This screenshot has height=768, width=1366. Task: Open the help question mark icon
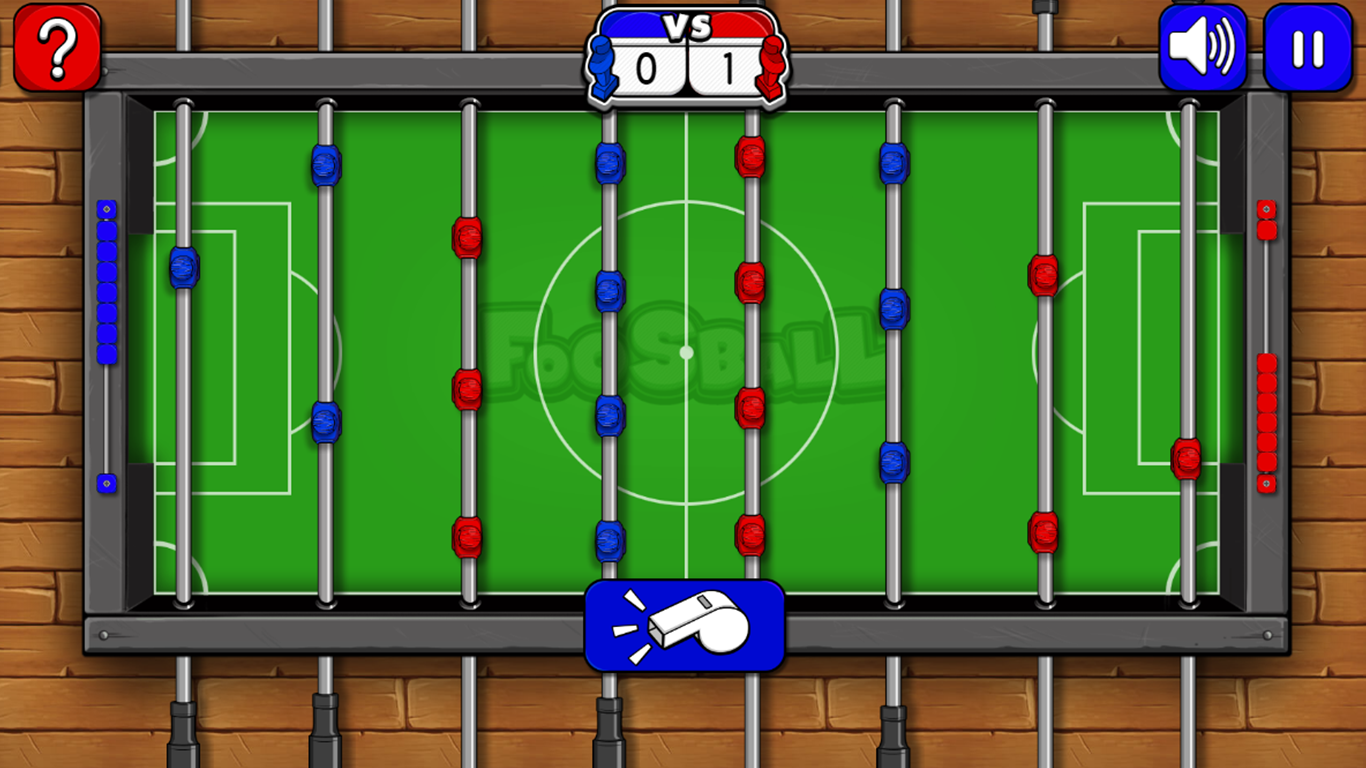(57, 46)
